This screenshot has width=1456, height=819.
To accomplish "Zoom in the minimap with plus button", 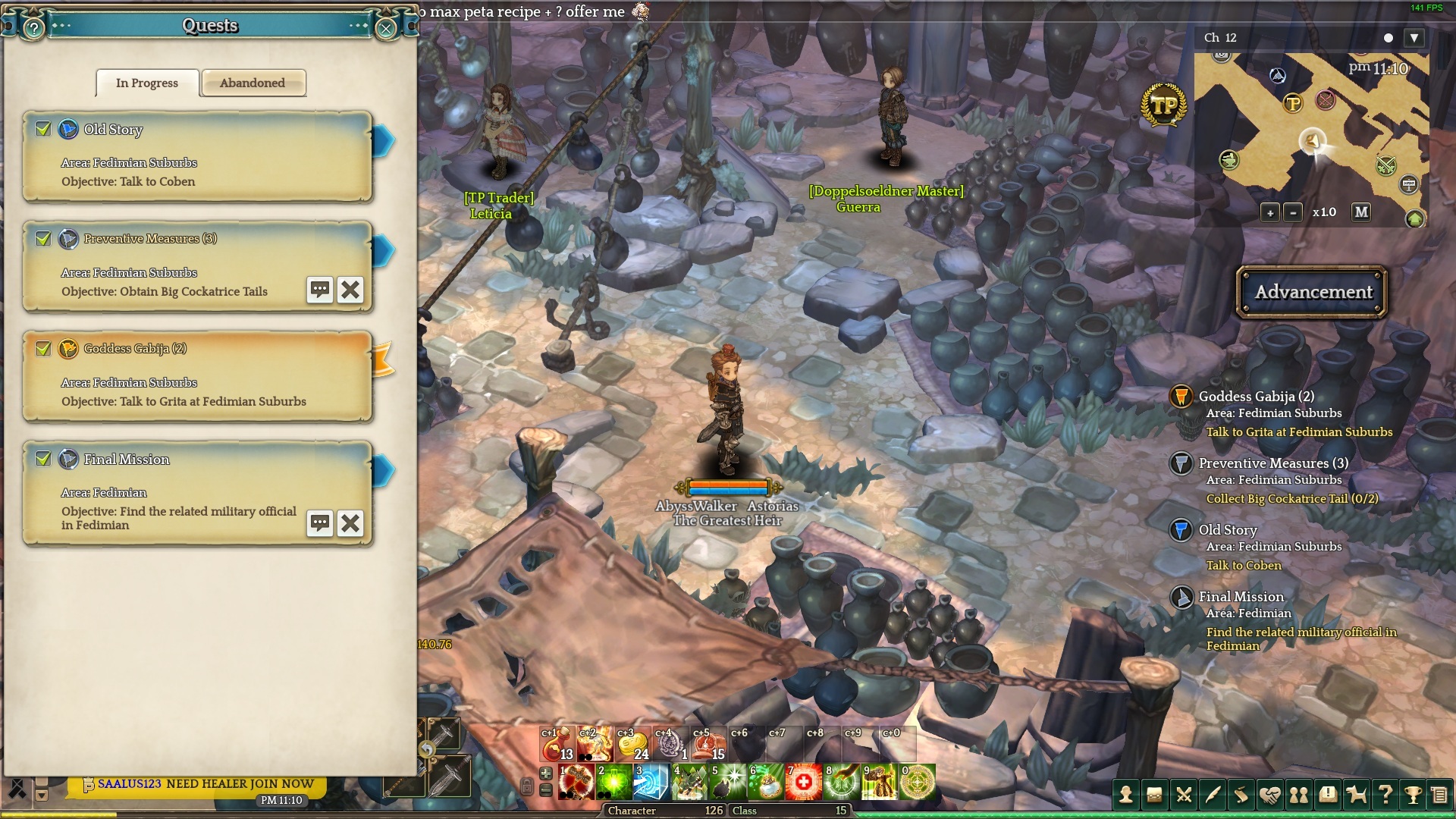I will [x=1270, y=212].
